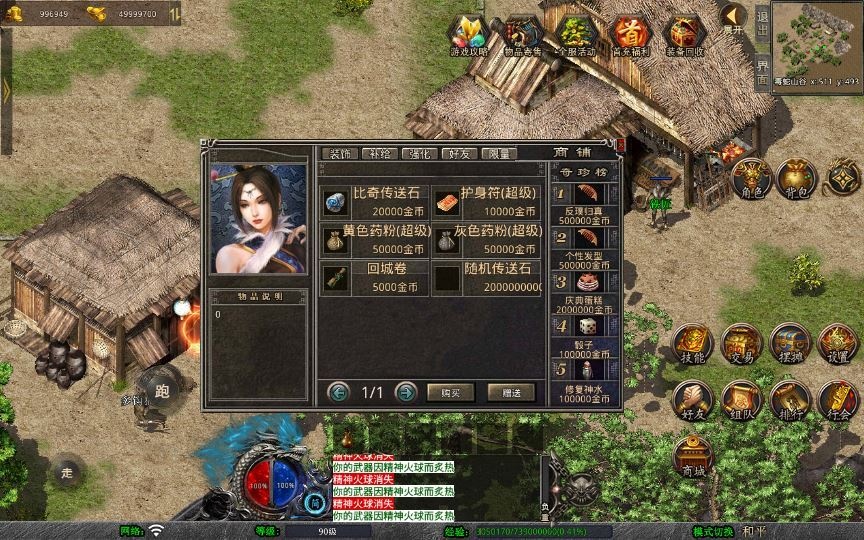The width and height of the screenshot is (864, 540).
Task: Switch to the 装饰 shop tab
Action: pos(340,153)
